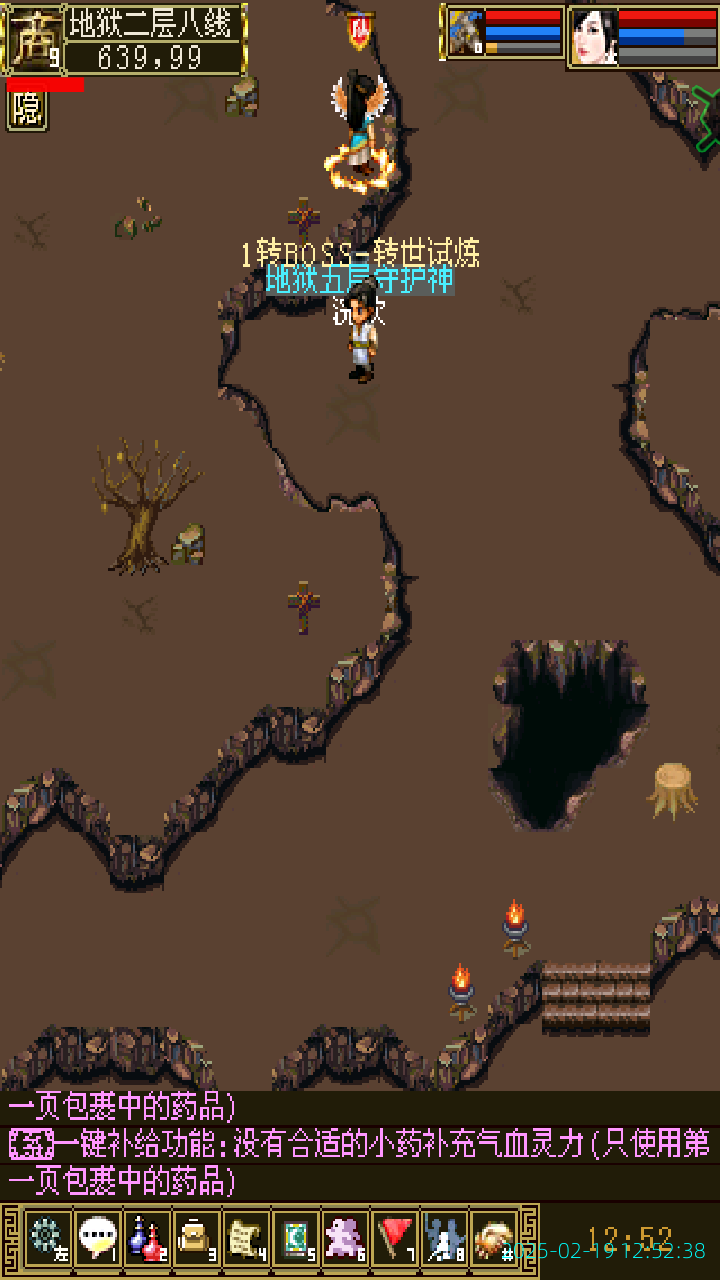
Task: Use the red and blue potions shortcut
Action: pyautogui.click(x=146, y=1239)
